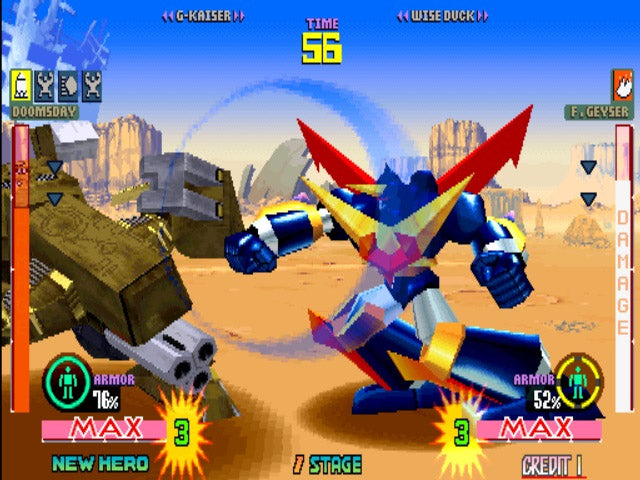The width and height of the screenshot is (640, 480).
Task: Select the Doomsday rocket weapon icon
Action: (x=21, y=86)
